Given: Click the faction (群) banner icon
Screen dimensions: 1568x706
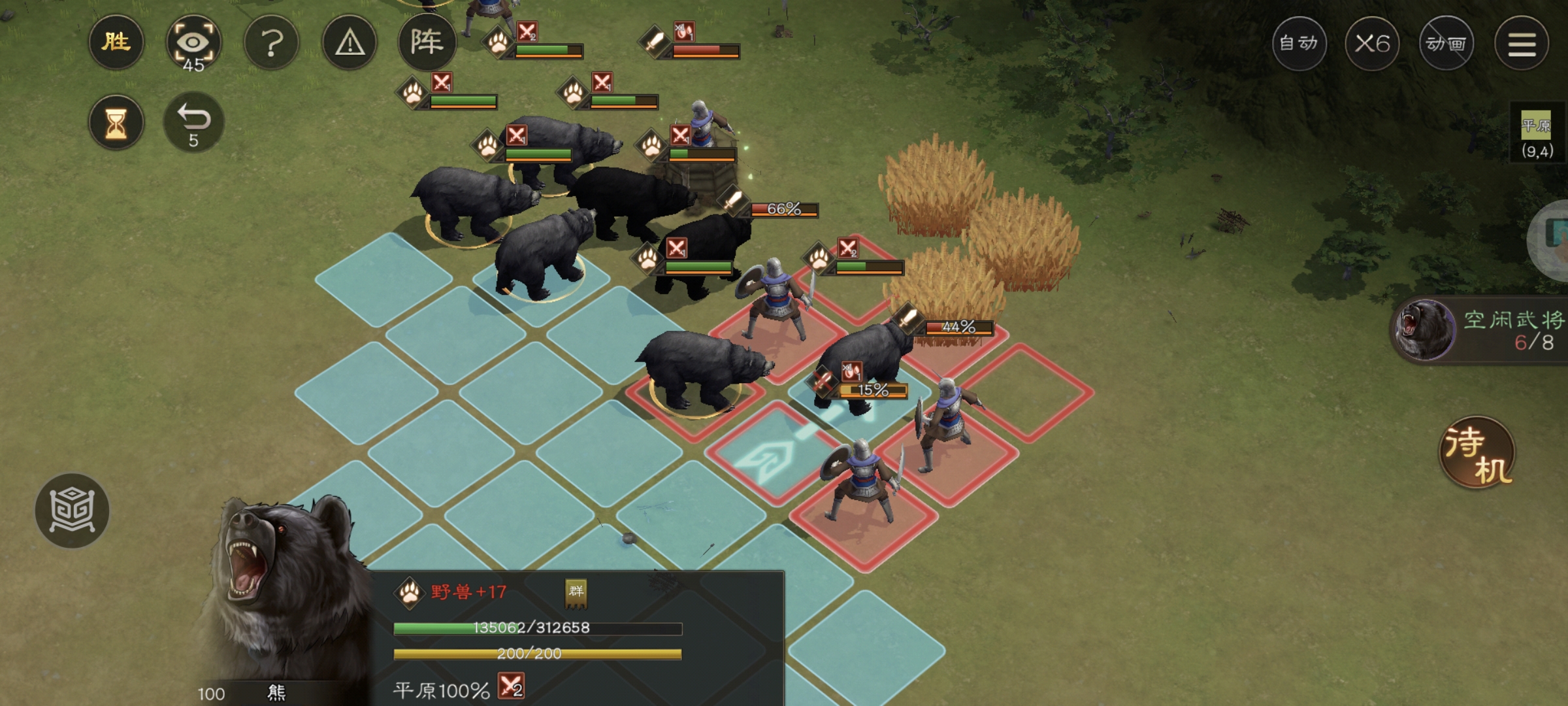Looking at the screenshot, I should 576,592.
